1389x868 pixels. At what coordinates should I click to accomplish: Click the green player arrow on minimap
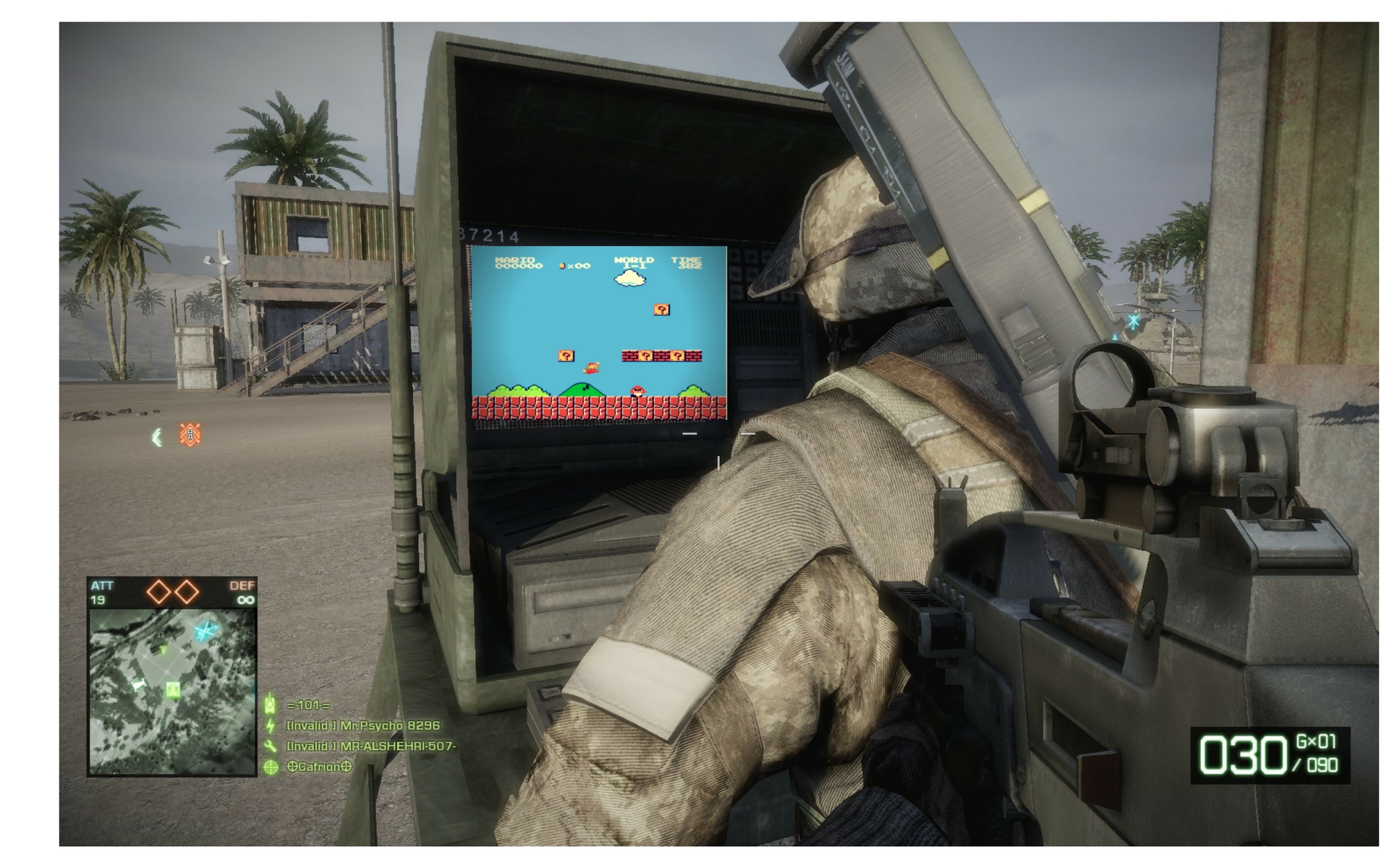coord(163,650)
